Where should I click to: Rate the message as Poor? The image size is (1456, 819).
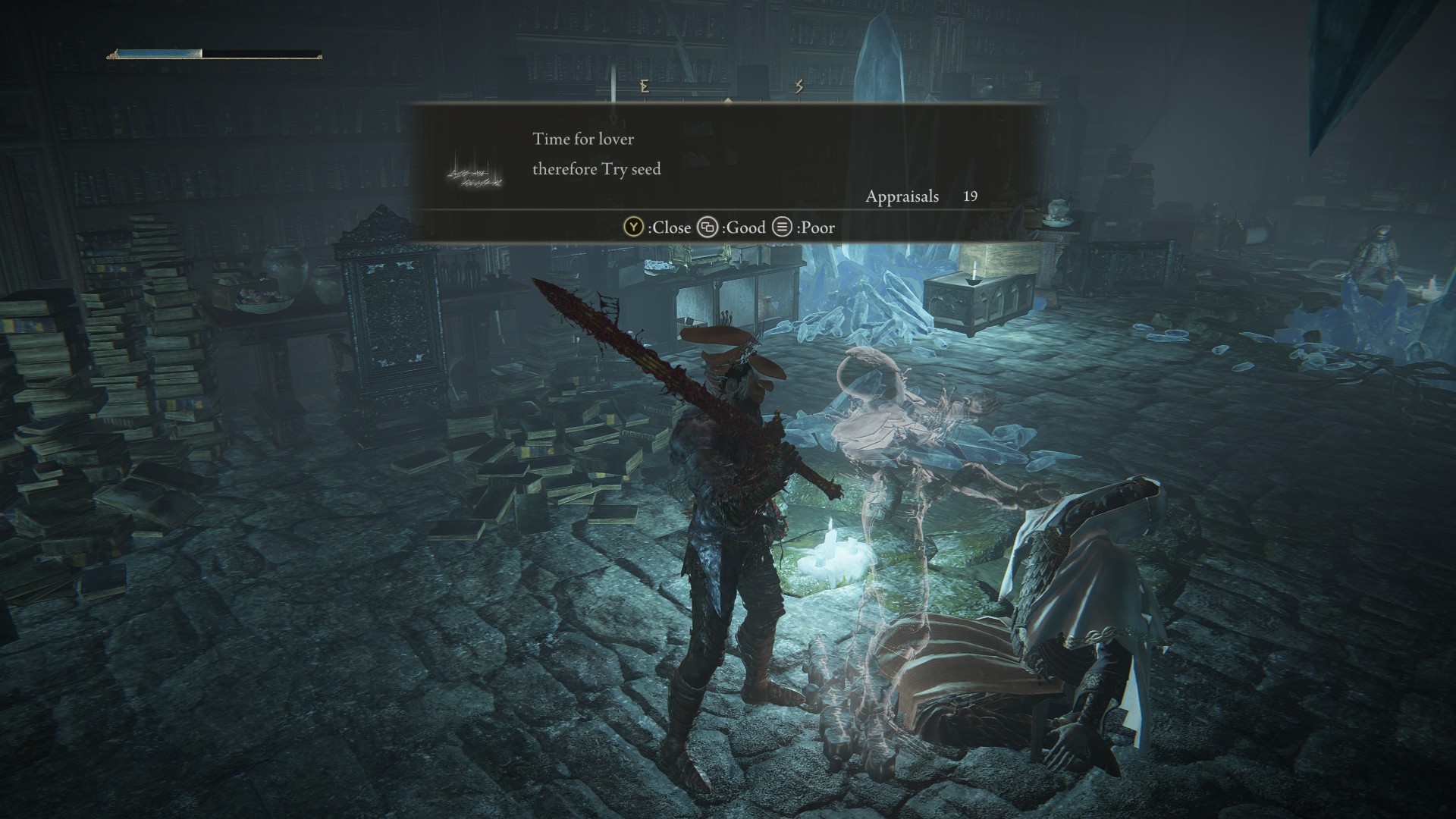pyautogui.click(x=804, y=227)
